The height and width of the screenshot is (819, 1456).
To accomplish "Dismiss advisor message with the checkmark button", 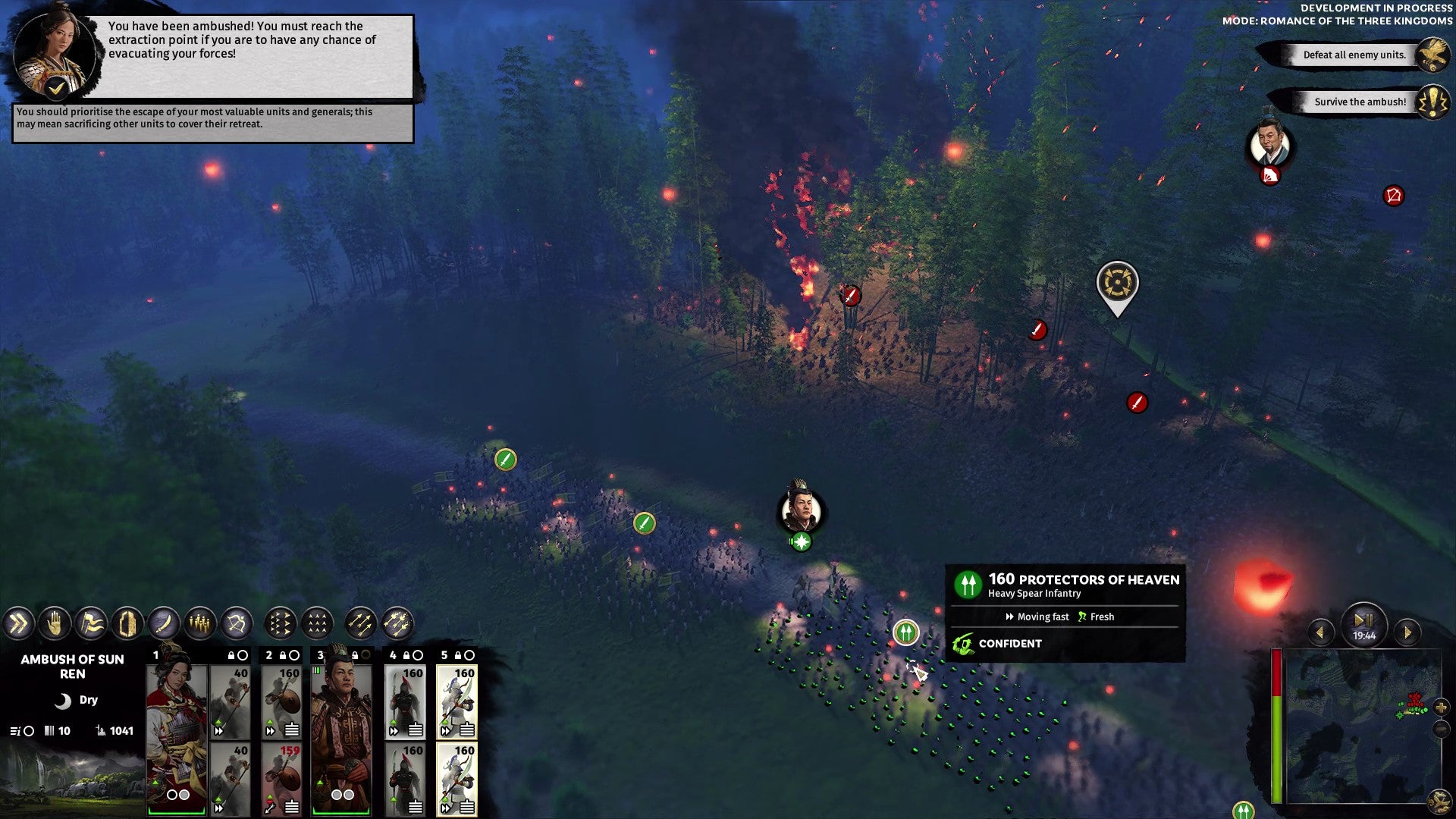I will (56, 89).
